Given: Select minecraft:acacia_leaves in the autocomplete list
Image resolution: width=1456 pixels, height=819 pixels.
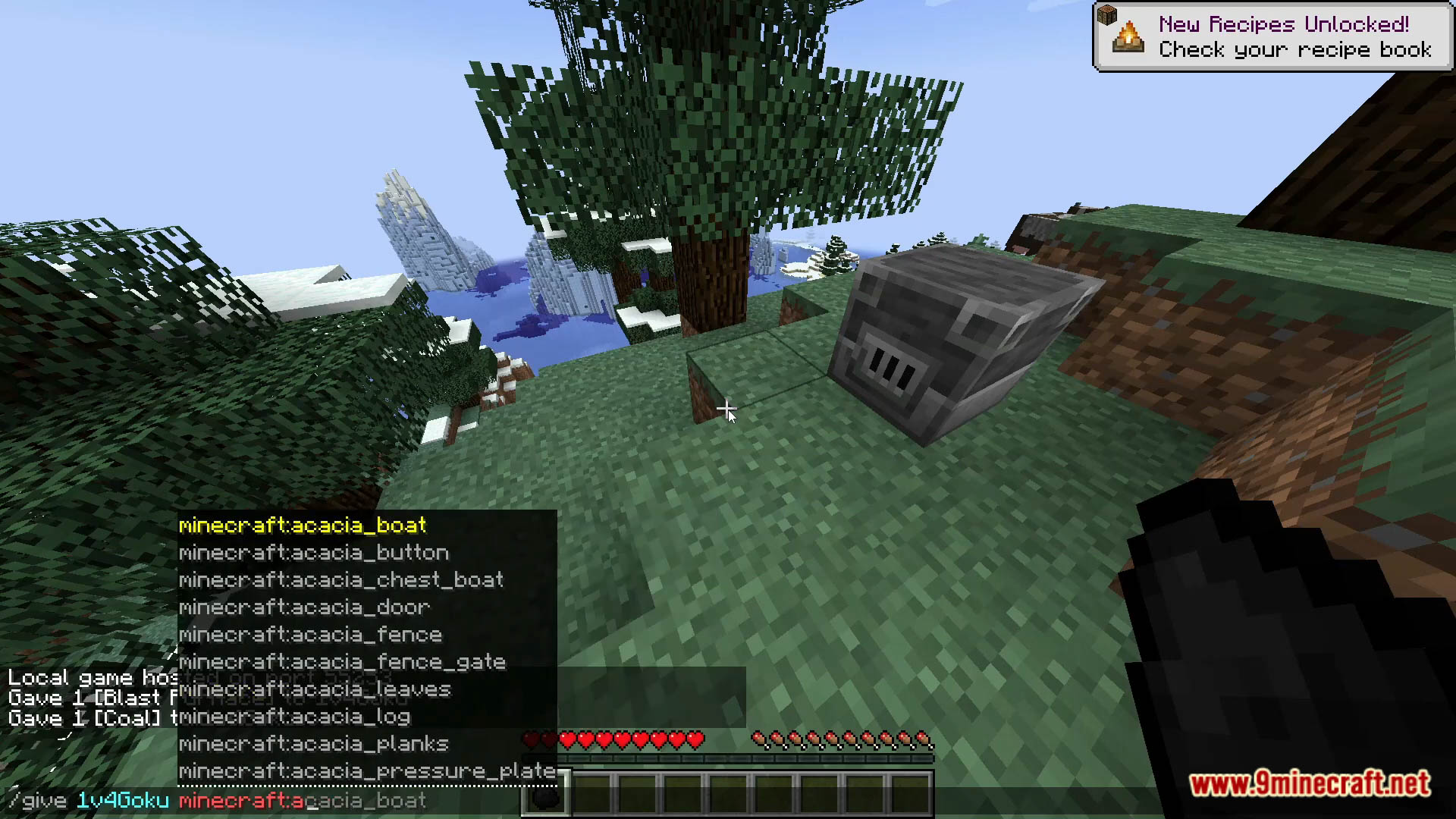Looking at the screenshot, I should click(314, 689).
